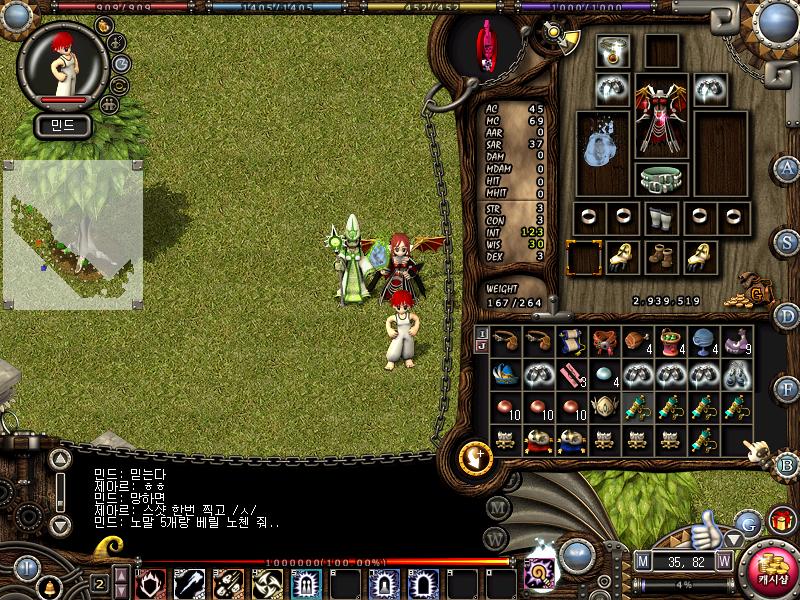800x600 pixels.
Task: Select the equipped green belt slot
Action: tap(661, 180)
